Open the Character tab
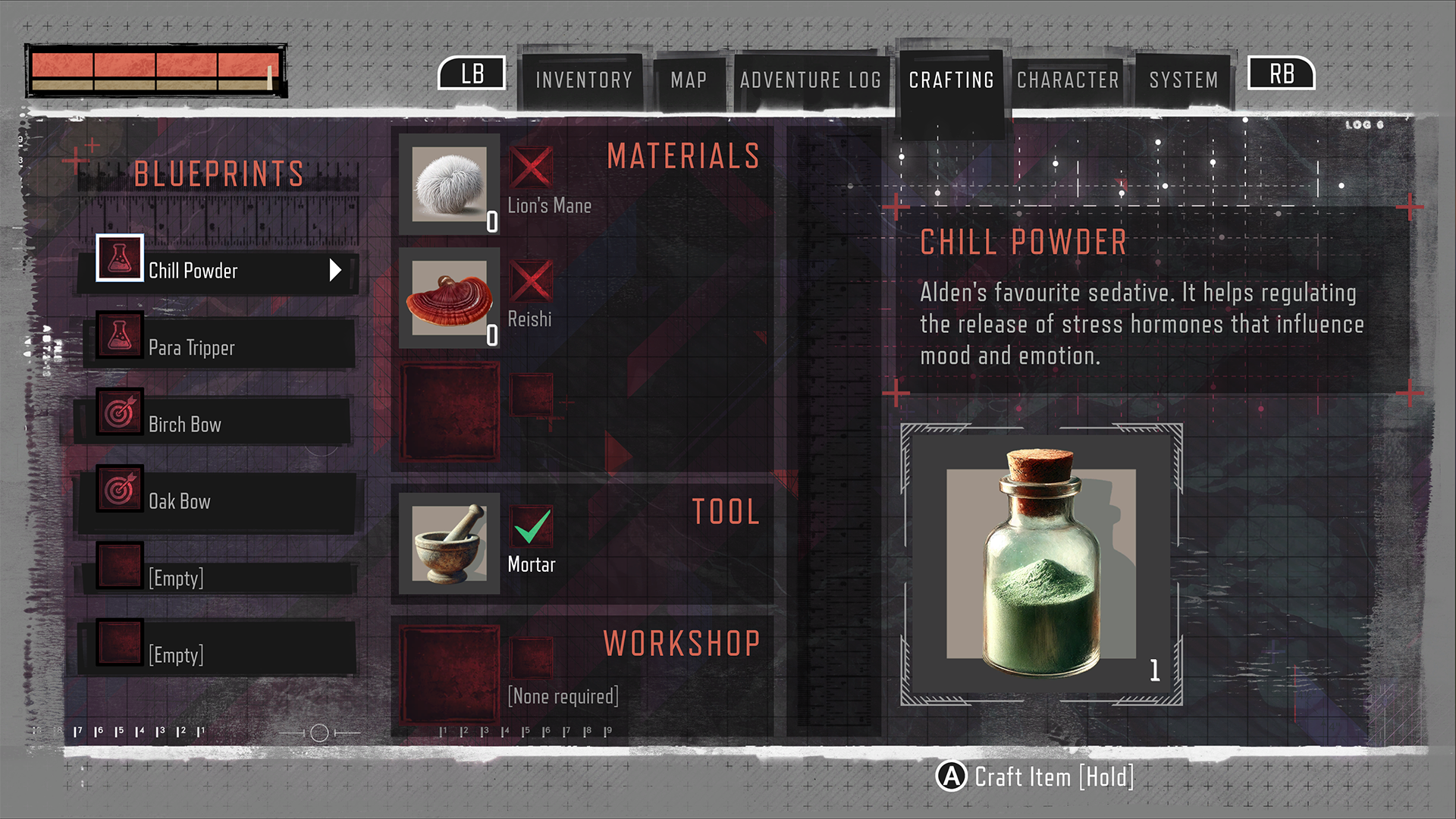Image resolution: width=1456 pixels, height=819 pixels. (x=1068, y=80)
